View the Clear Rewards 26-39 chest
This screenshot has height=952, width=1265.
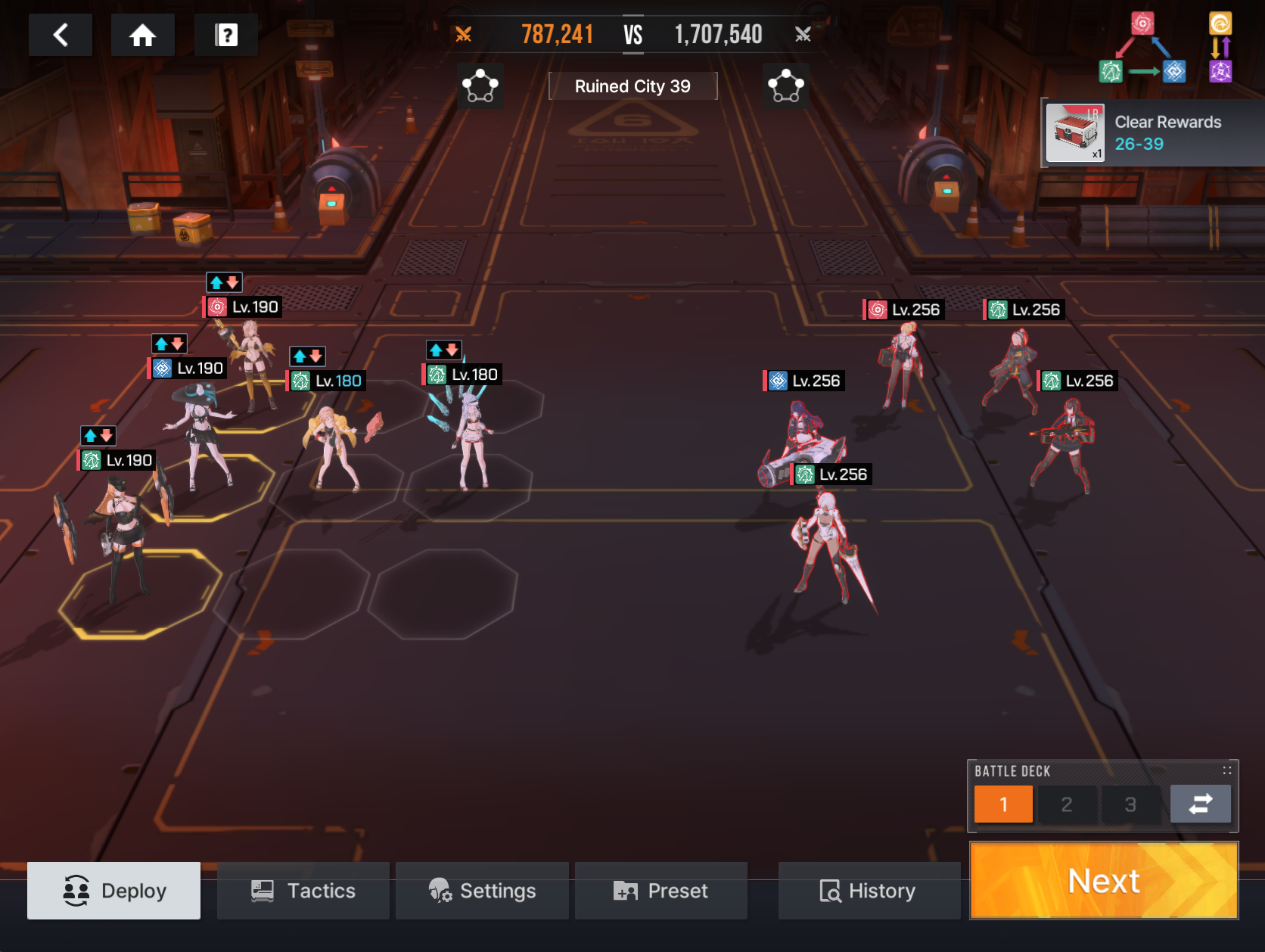point(1076,133)
